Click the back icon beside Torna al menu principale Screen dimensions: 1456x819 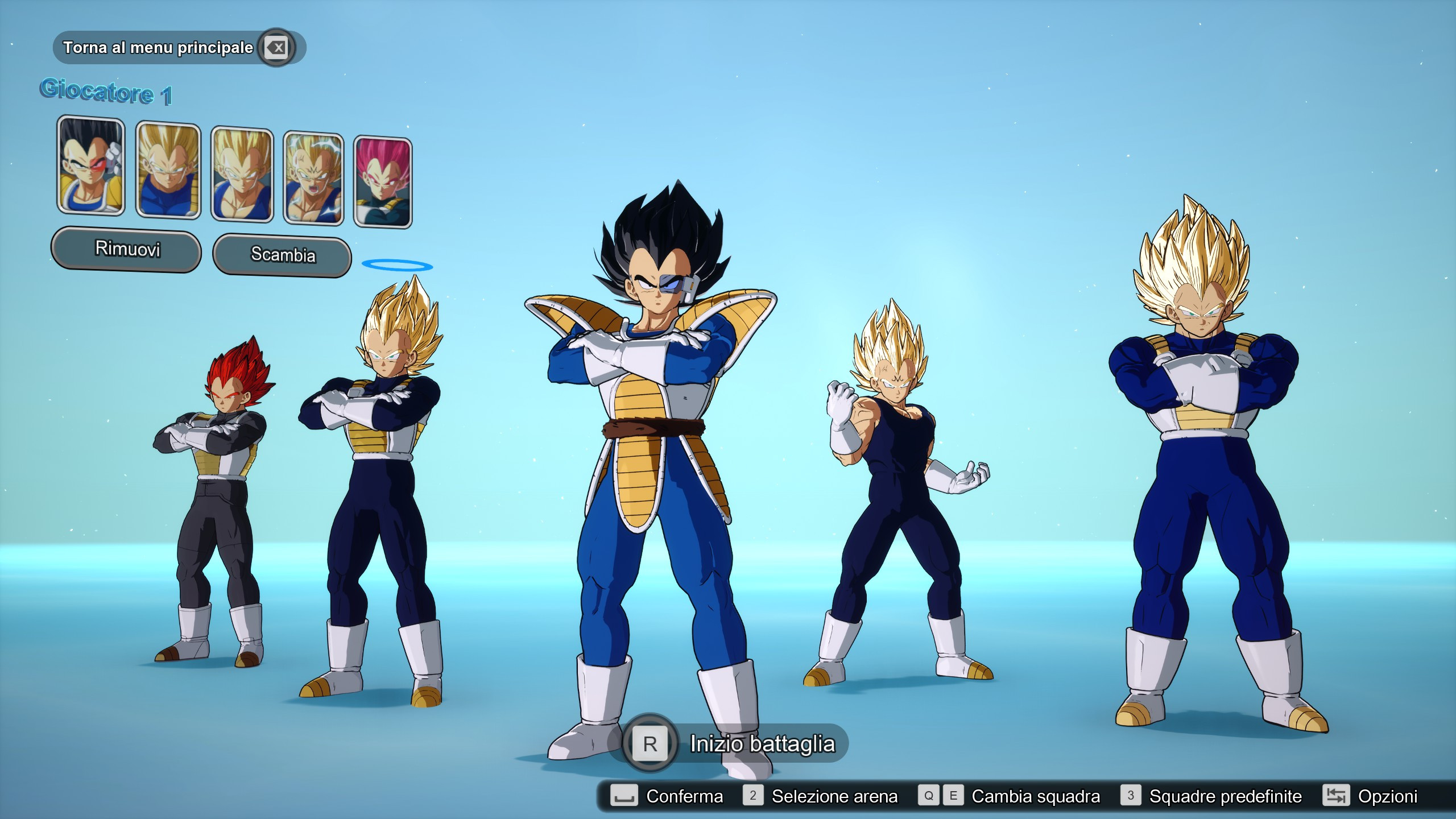click(275, 48)
